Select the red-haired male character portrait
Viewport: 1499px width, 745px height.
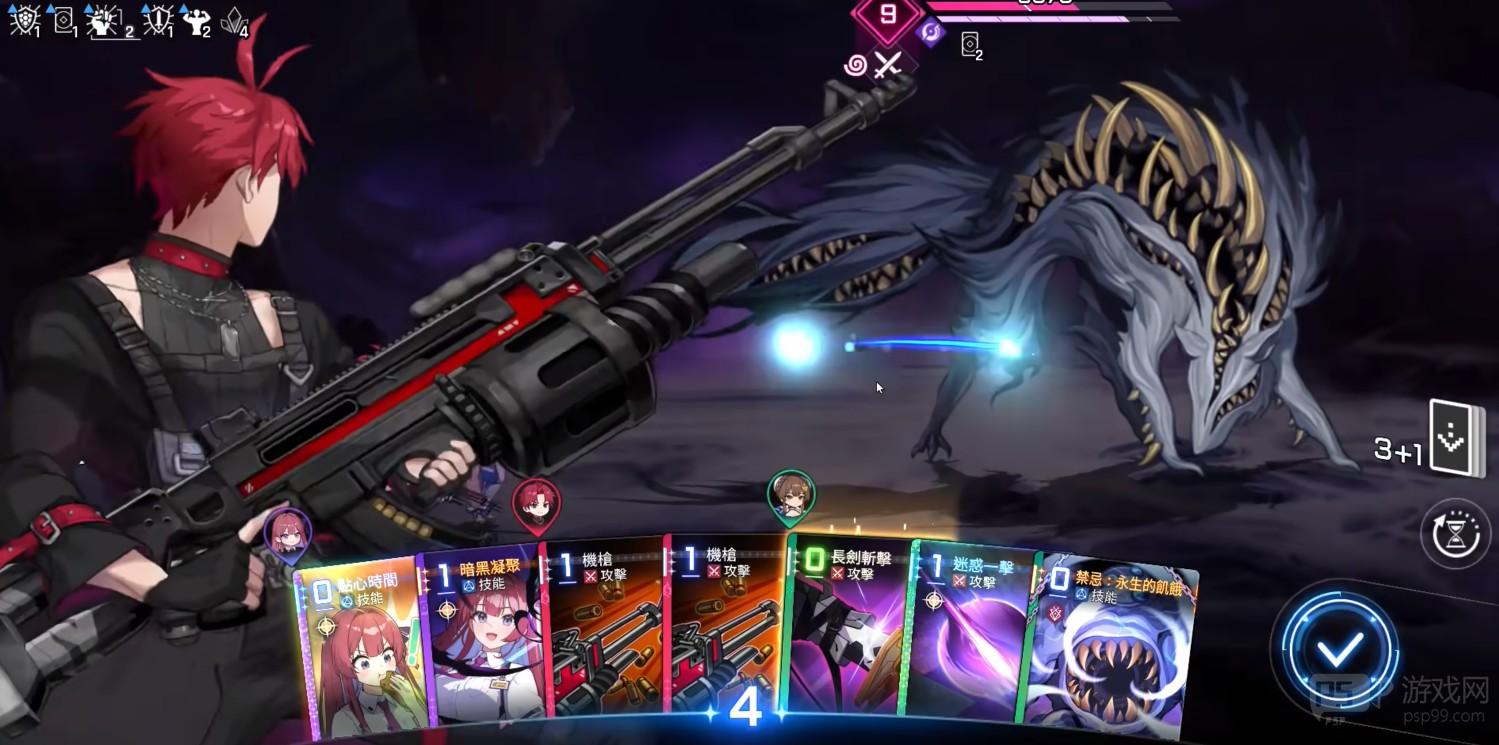pos(536,502)
